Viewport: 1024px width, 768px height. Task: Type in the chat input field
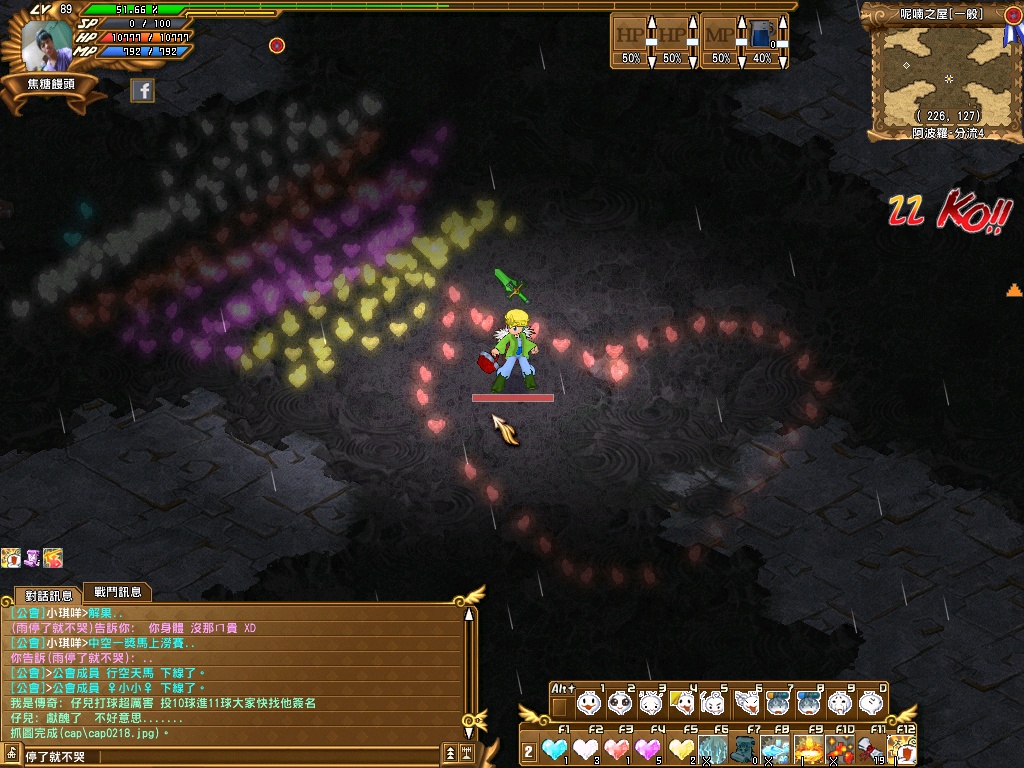[x=230, y=756]
